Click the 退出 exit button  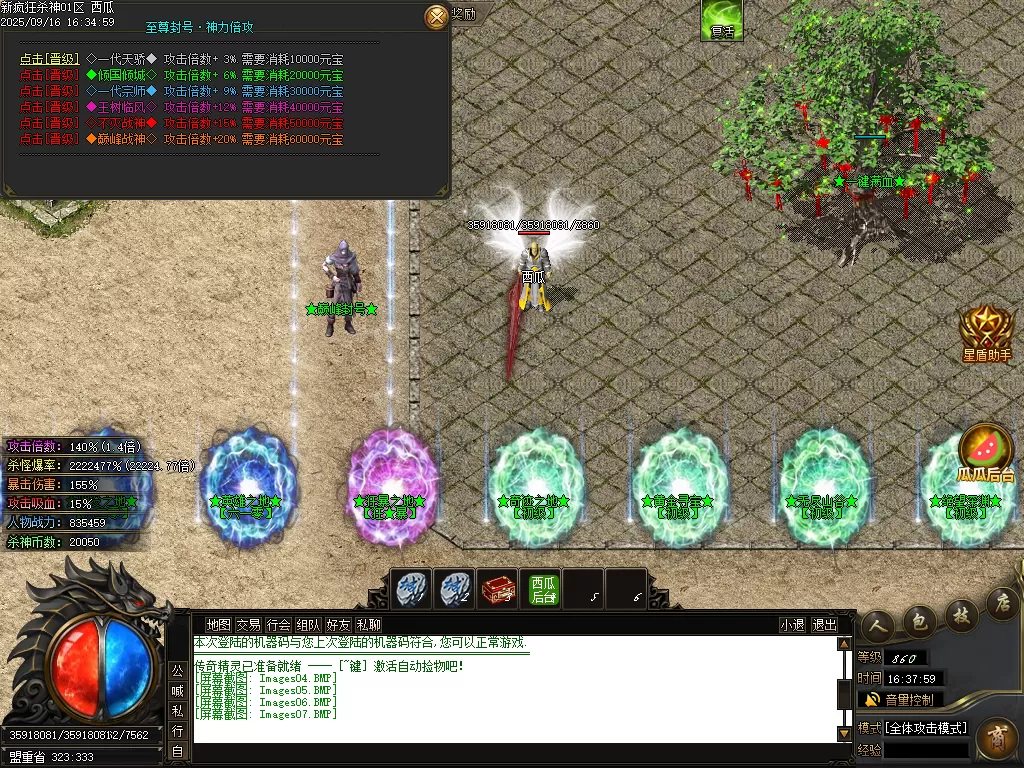click(825, 625)
